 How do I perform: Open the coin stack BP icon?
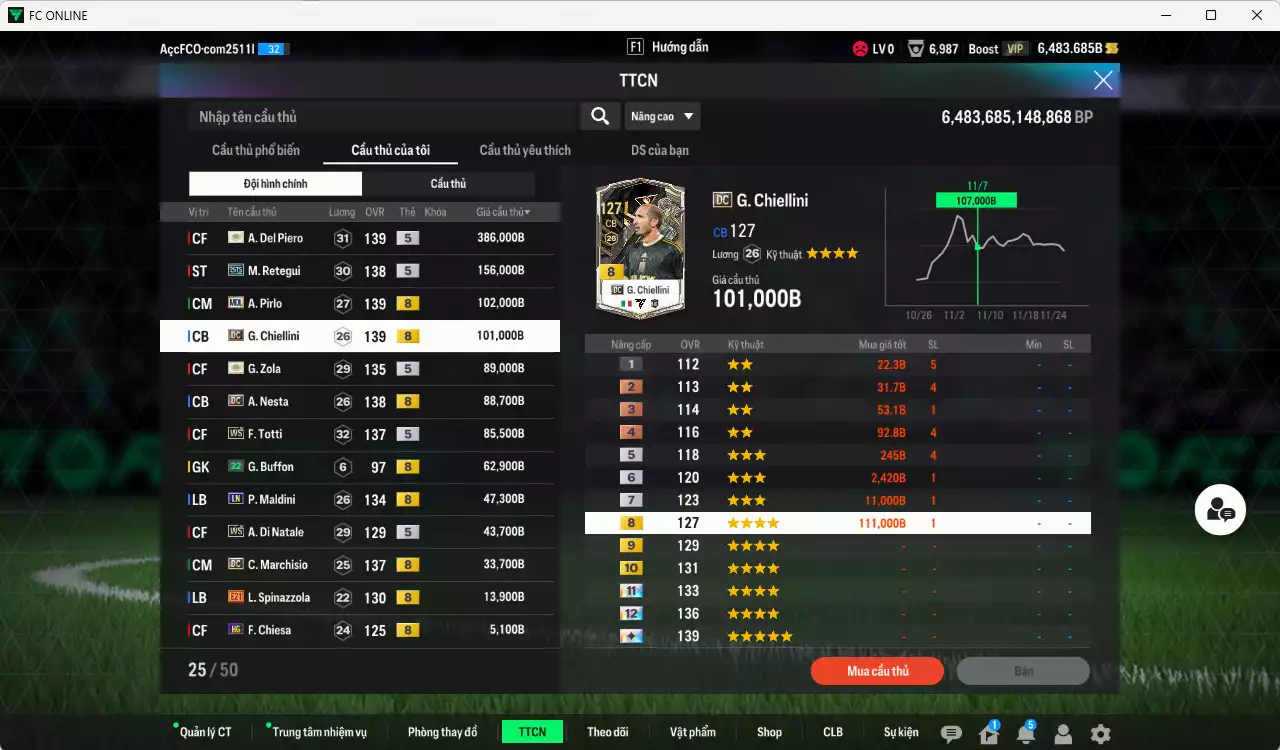point(1113,47)
